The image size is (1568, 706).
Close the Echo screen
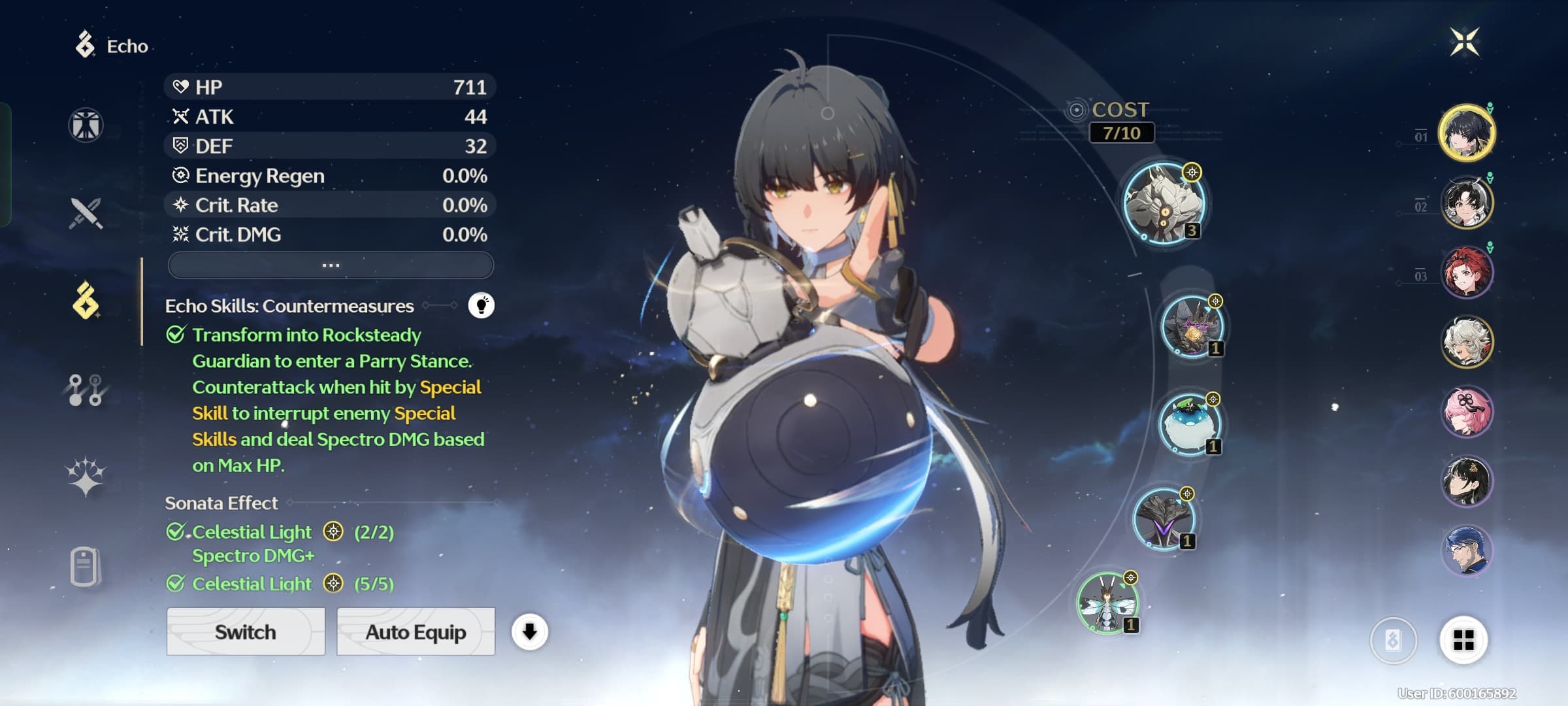tap(1464, 42)
